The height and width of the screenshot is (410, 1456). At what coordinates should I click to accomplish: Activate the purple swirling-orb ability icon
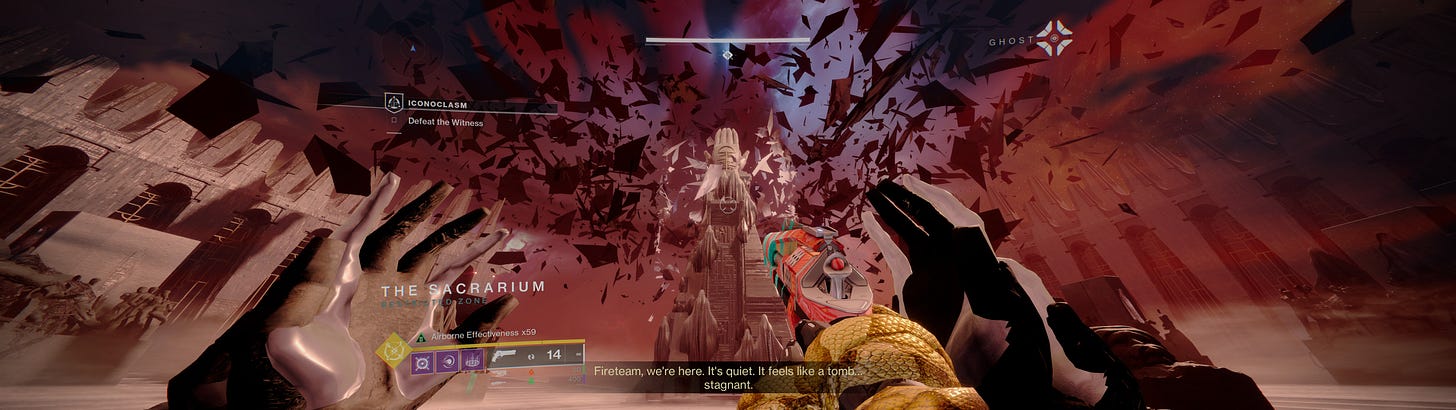[447, 360]
